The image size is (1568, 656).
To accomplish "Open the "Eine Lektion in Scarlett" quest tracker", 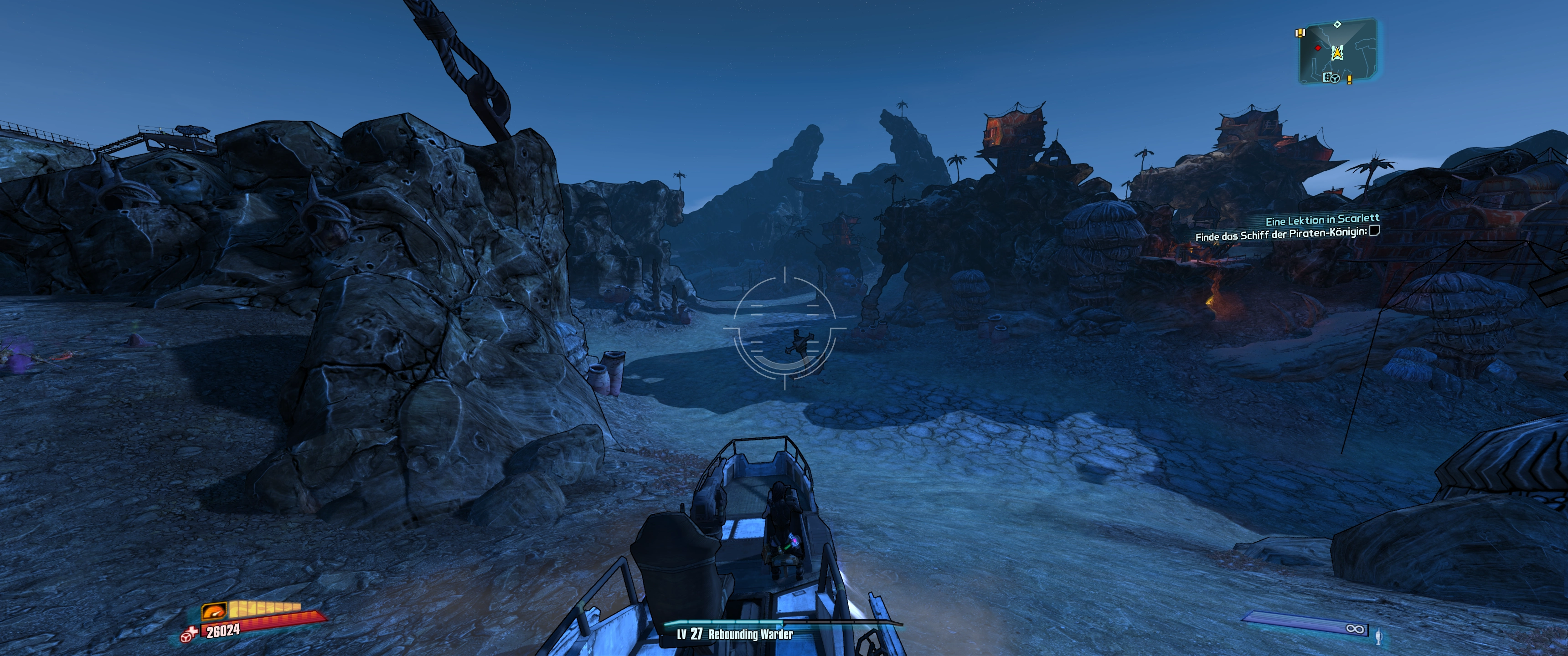I will [x=1322, y=220].
